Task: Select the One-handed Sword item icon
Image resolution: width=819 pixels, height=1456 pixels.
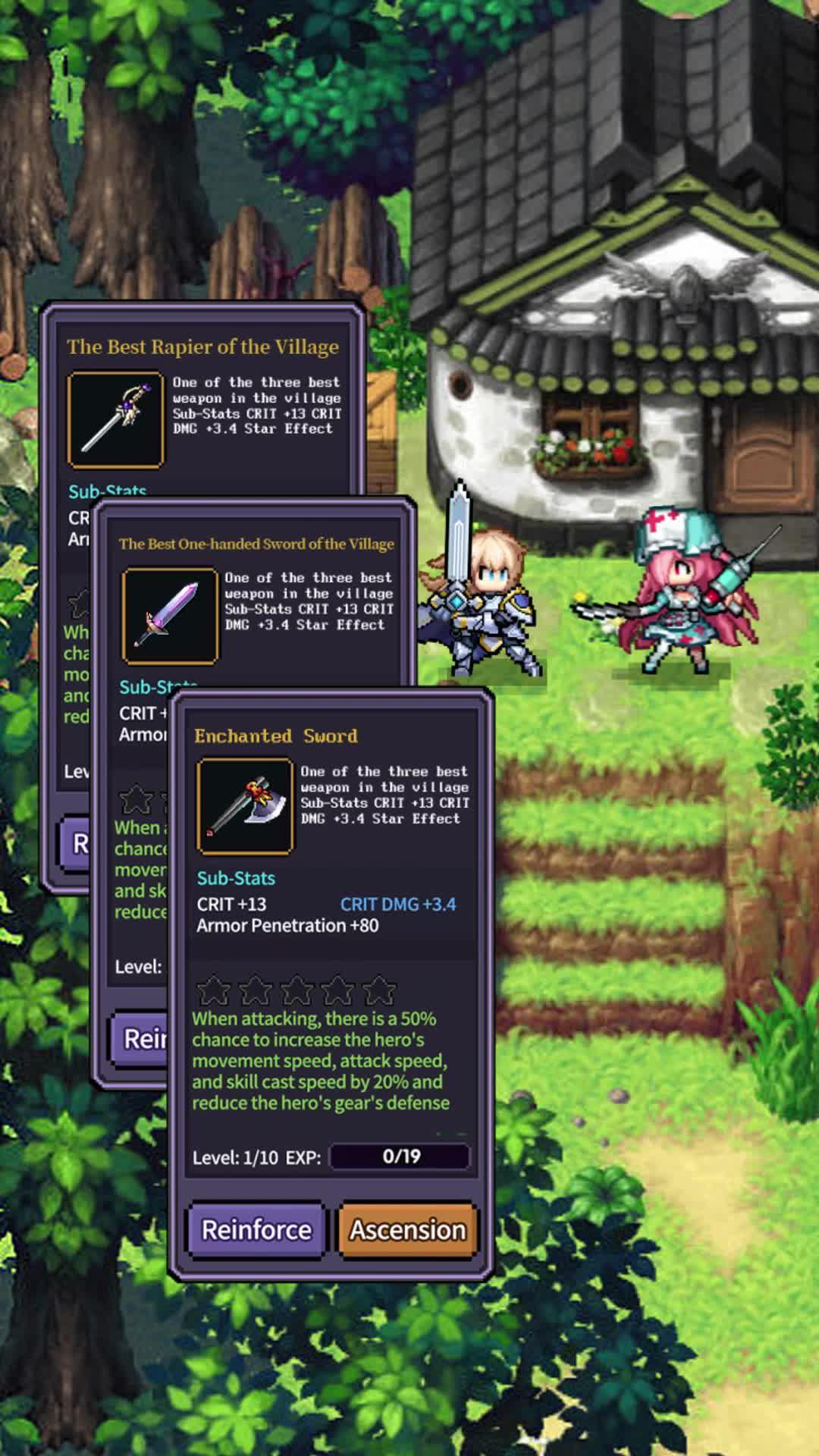Action: click(170, 615)
